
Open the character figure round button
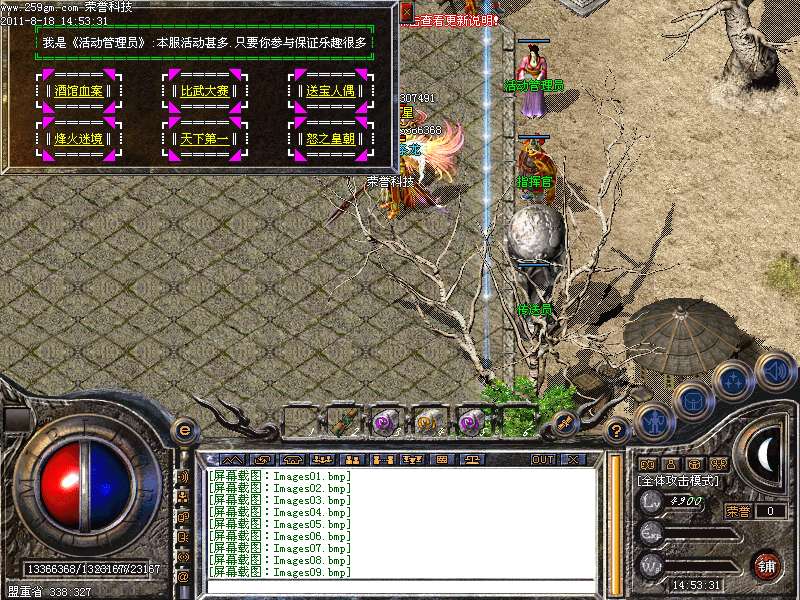click(653, 421)
